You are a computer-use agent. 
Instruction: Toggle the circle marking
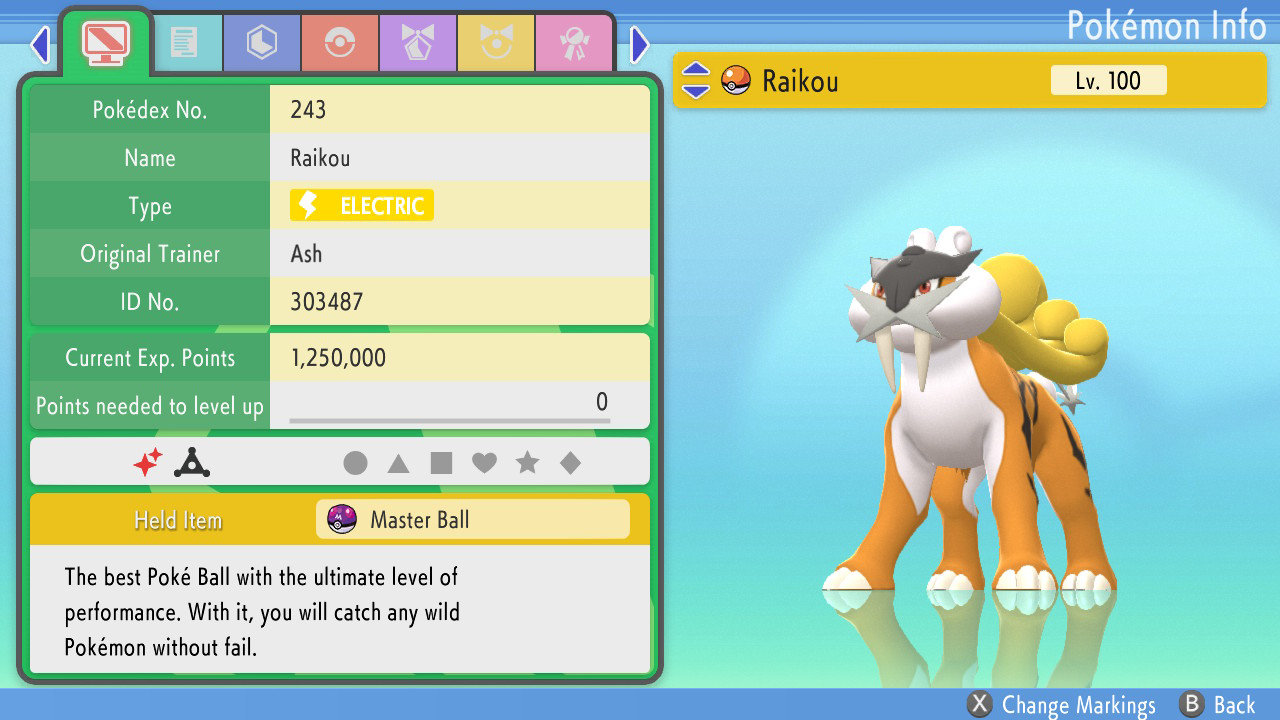tap(356, 461)
